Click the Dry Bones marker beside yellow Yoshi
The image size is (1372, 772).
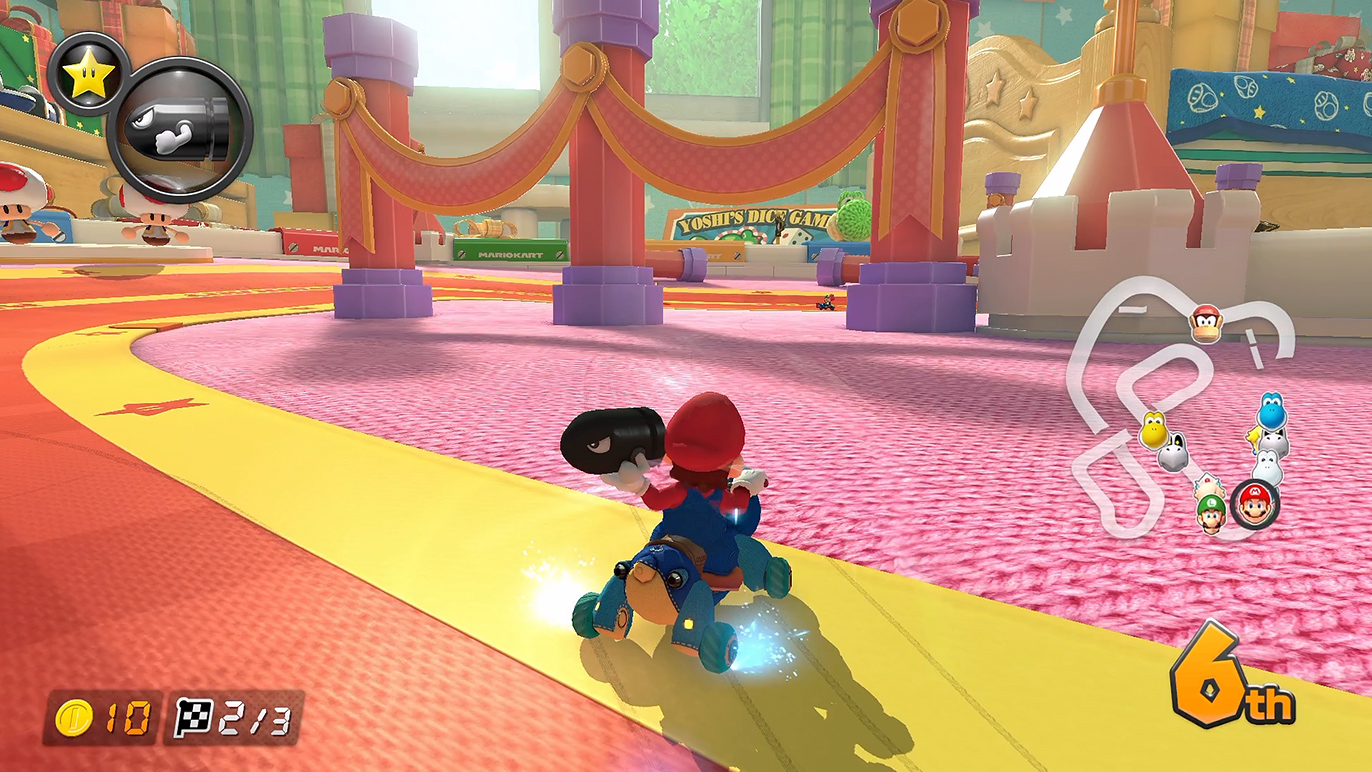[x=1174, y=455]
